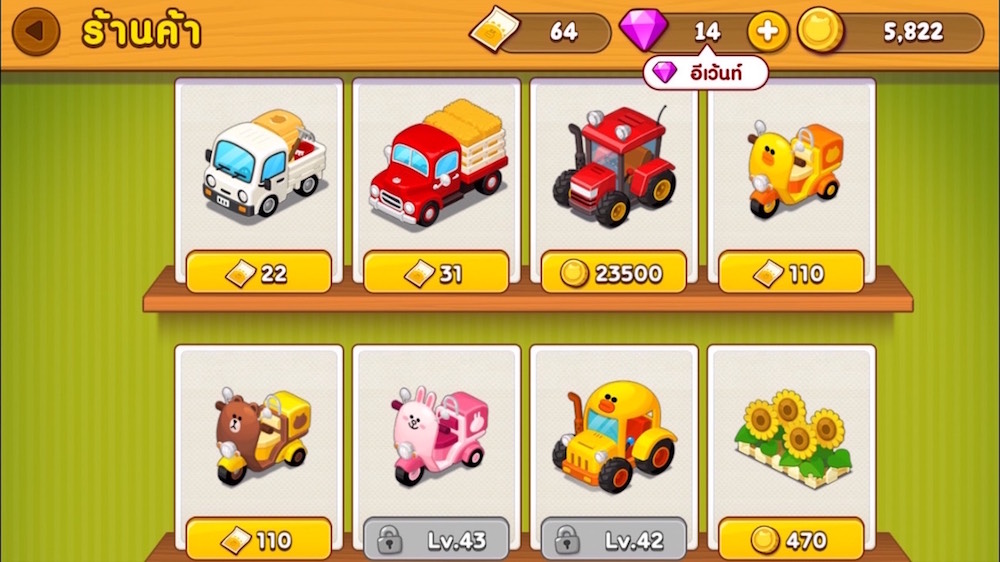
Task: Buy the white truck for 22 tickets
Action: point(259,272)
